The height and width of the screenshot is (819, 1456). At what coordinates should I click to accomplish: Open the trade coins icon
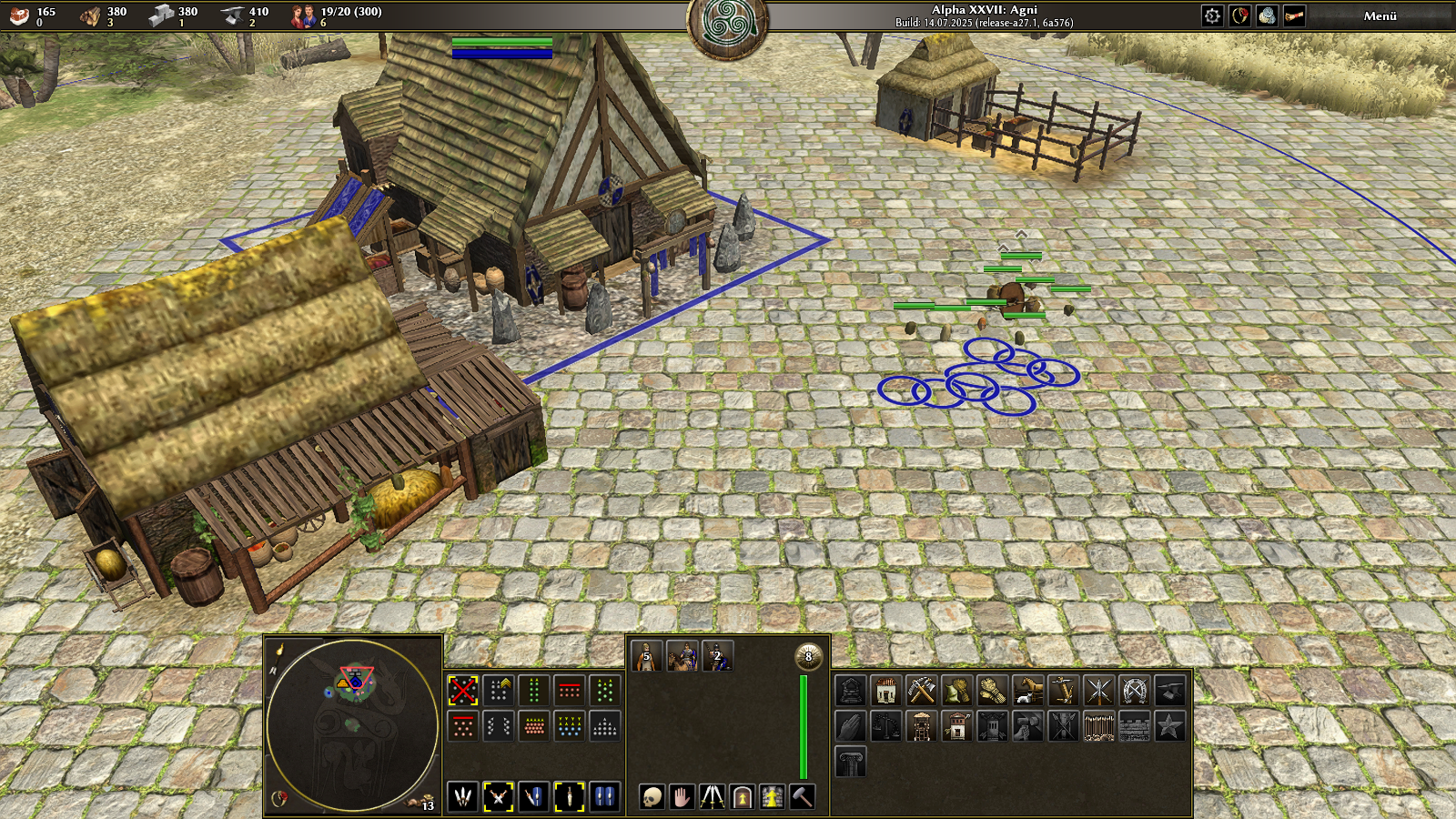point(1267,15)
